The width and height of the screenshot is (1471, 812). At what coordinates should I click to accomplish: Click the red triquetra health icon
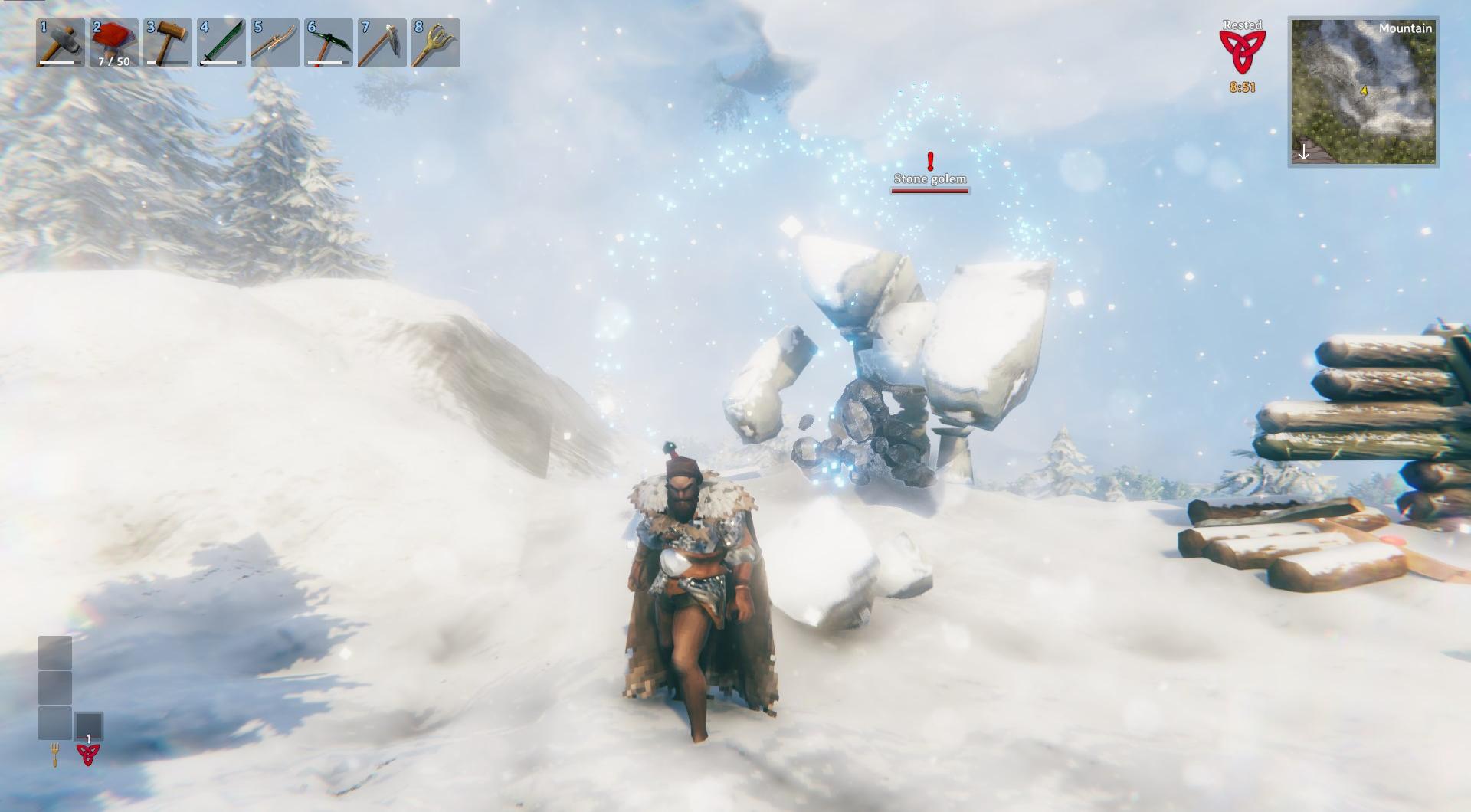pyautogui.click(x=88, y=754)
